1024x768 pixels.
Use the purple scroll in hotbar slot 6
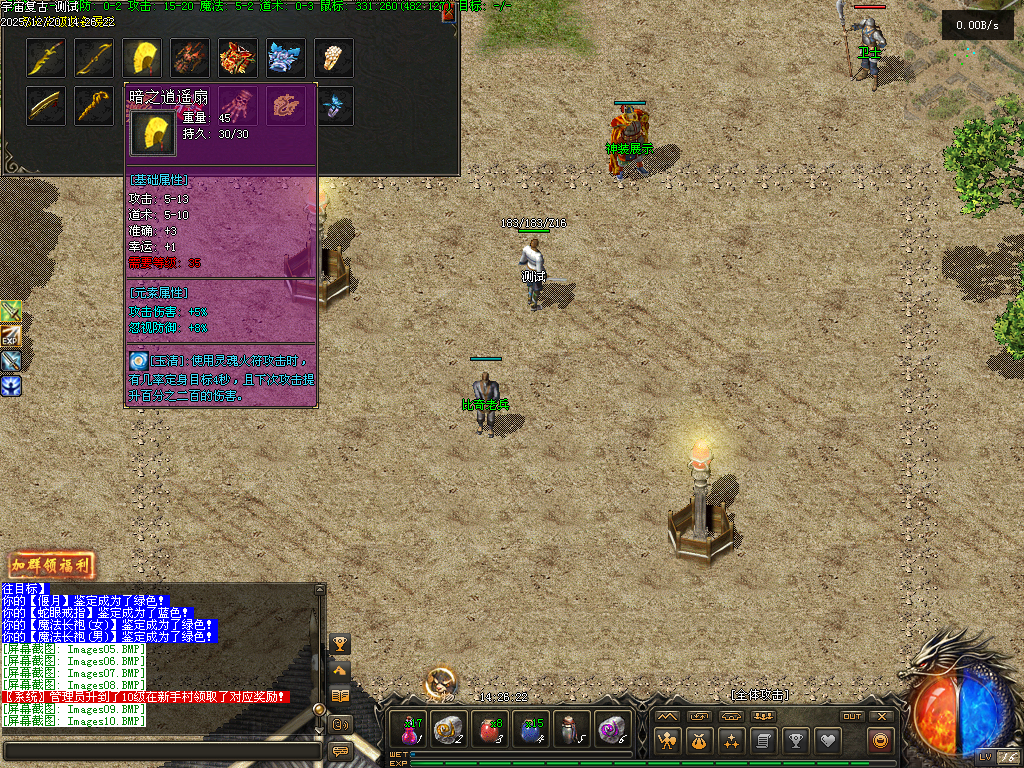[x=613, y=730]
